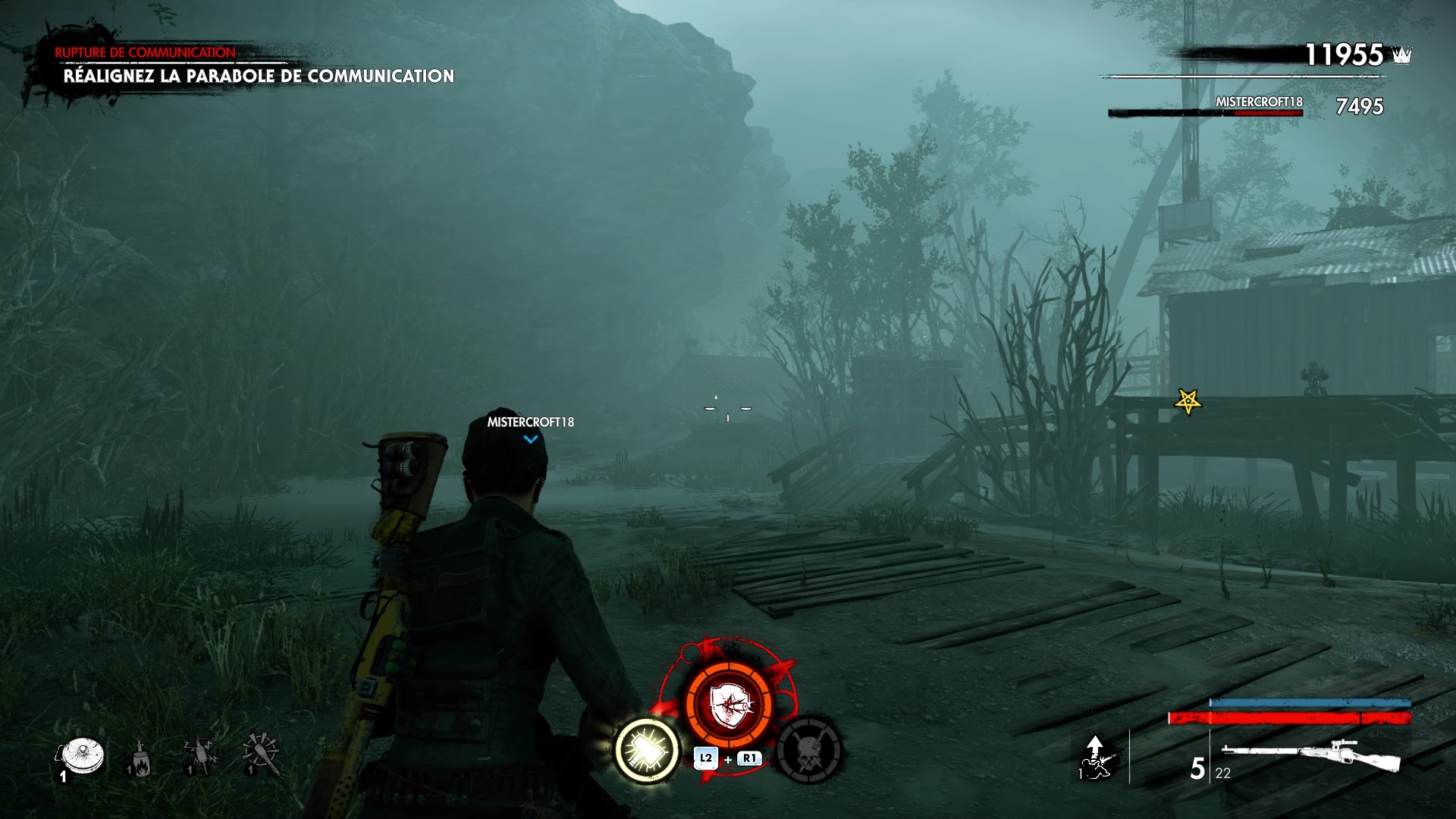Click the greyed skull takedown ability
This screenshot has width=1456, height=819.
click(x=809, y=750)
